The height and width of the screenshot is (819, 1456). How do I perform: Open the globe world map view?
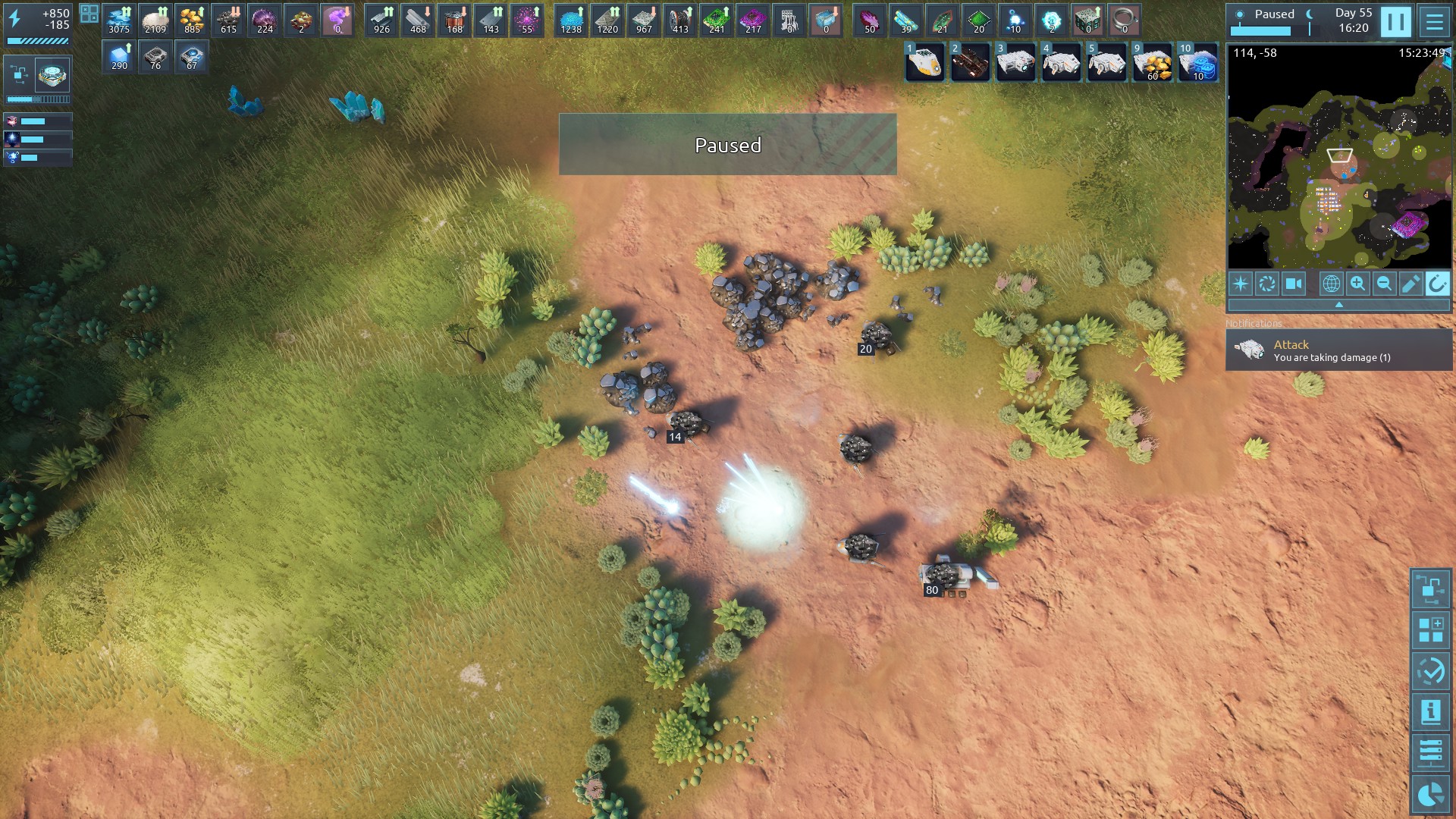pos(1331,284)
